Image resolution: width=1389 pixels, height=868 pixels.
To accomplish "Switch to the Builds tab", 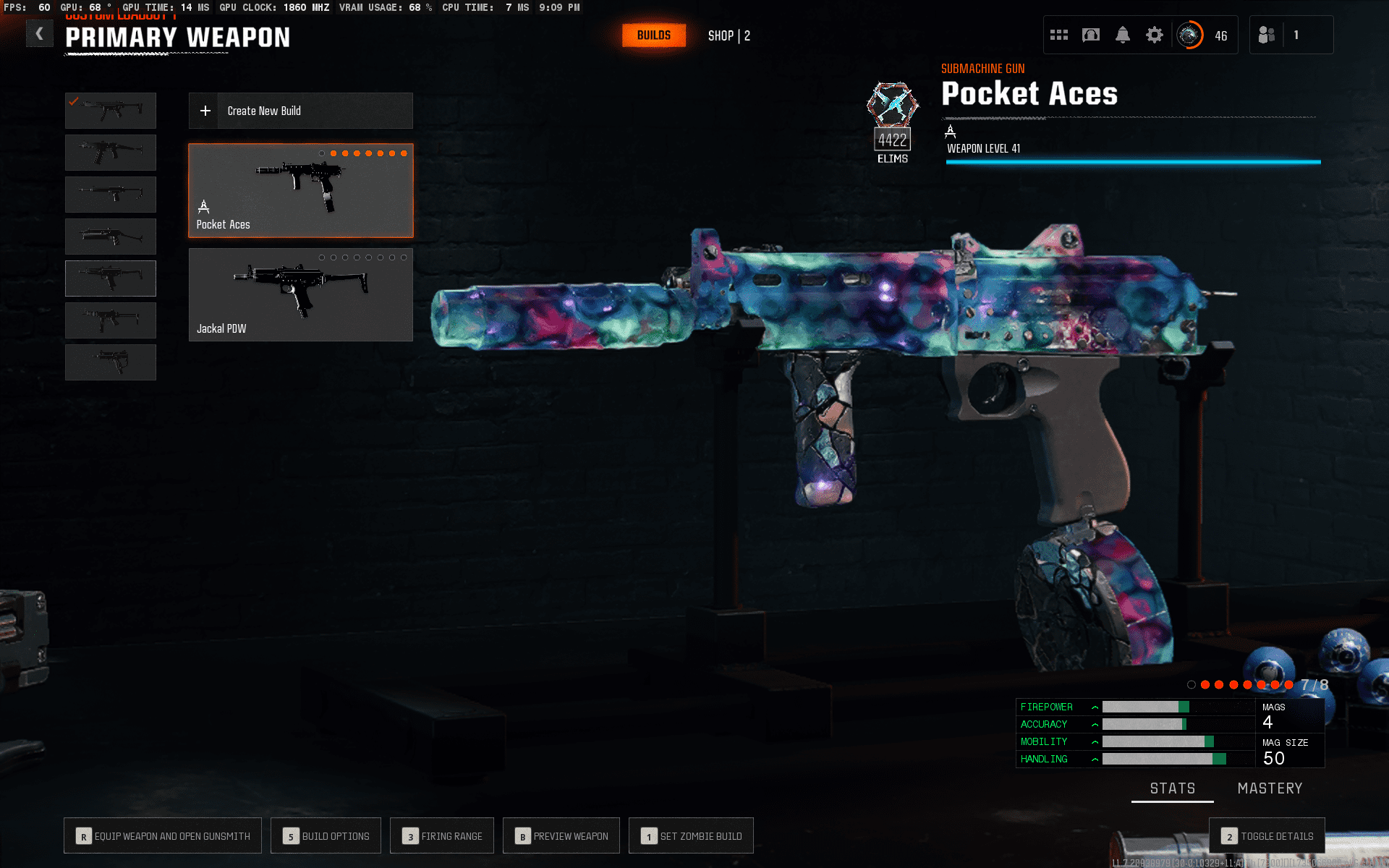I will [653, 35].
